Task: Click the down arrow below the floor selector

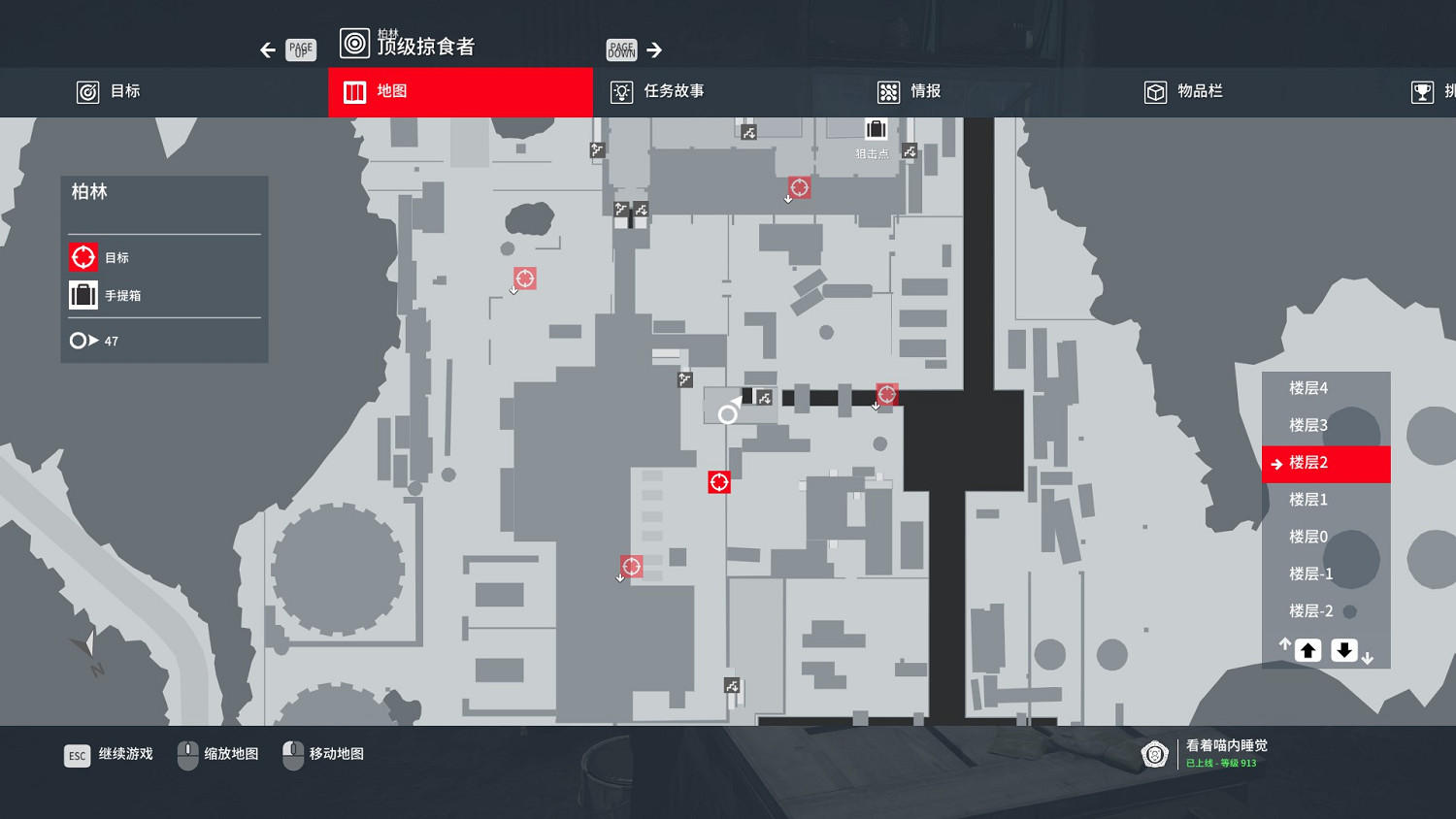Action: point(1344,649)
